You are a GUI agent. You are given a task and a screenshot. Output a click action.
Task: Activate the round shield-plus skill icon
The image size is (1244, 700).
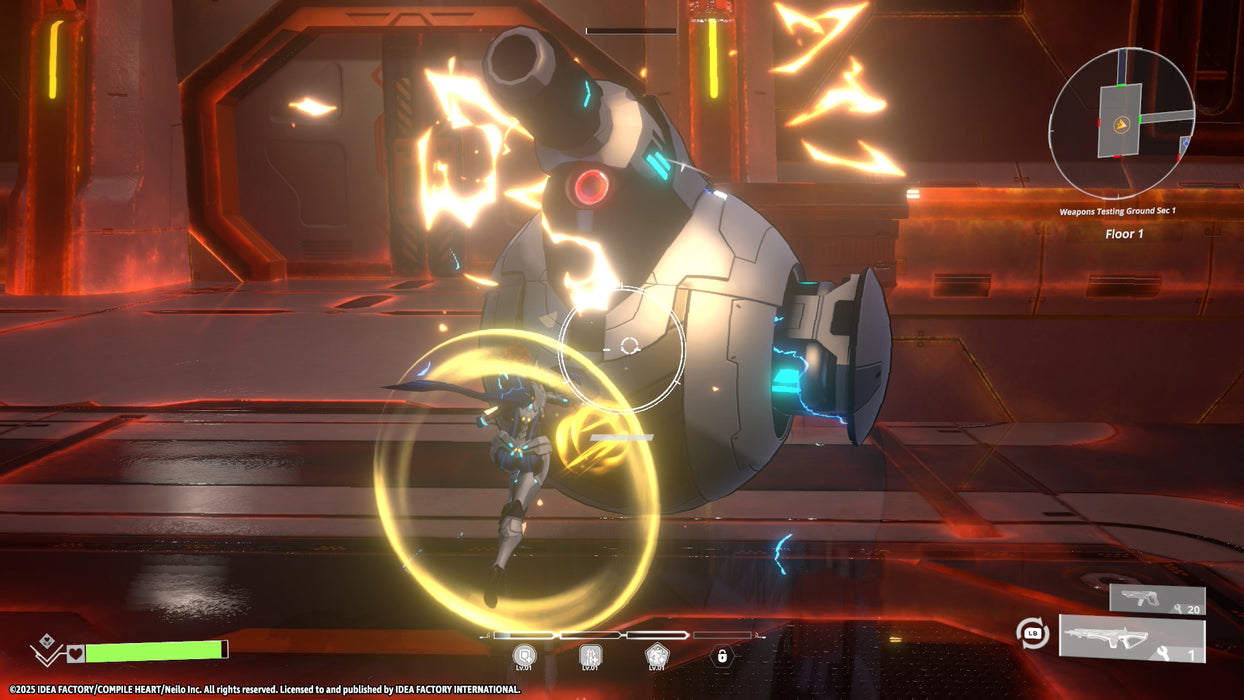524,655
